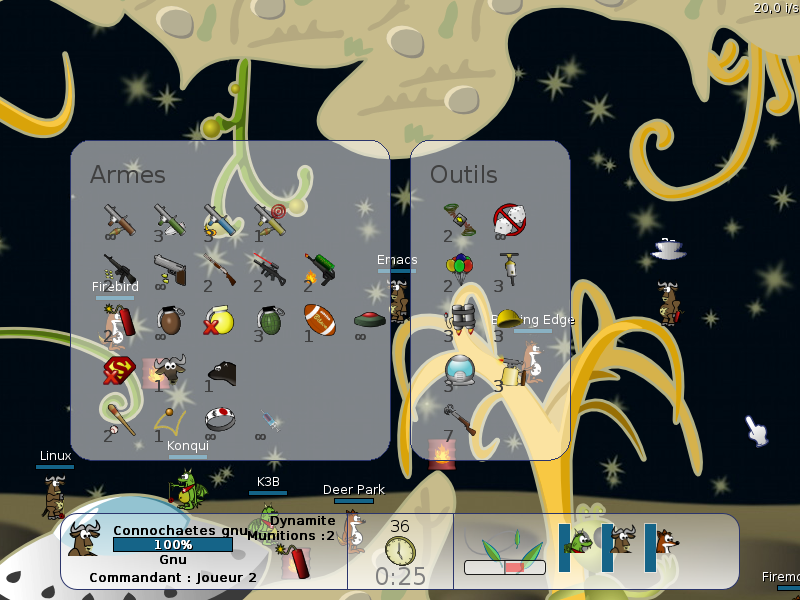Image resolution: width=800 pixels, height=600 pixels.
Task: Choose the yellow hard hat tool
Action: click(509, 318)
